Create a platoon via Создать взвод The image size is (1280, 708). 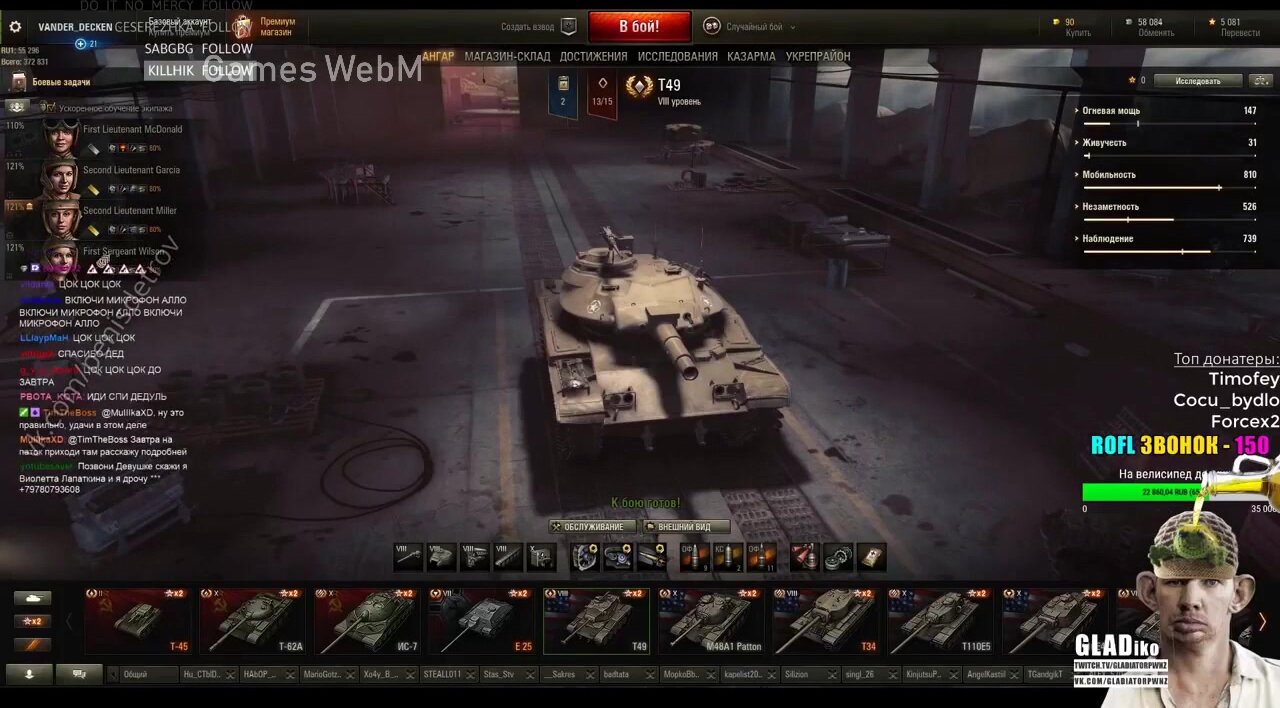pyautogui.click(x=540, y=27)
